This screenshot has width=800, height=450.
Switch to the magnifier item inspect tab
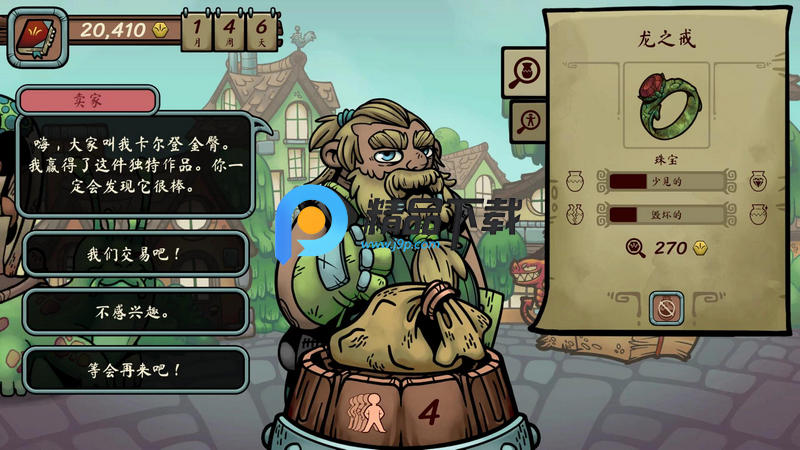(x=526, y=71)
